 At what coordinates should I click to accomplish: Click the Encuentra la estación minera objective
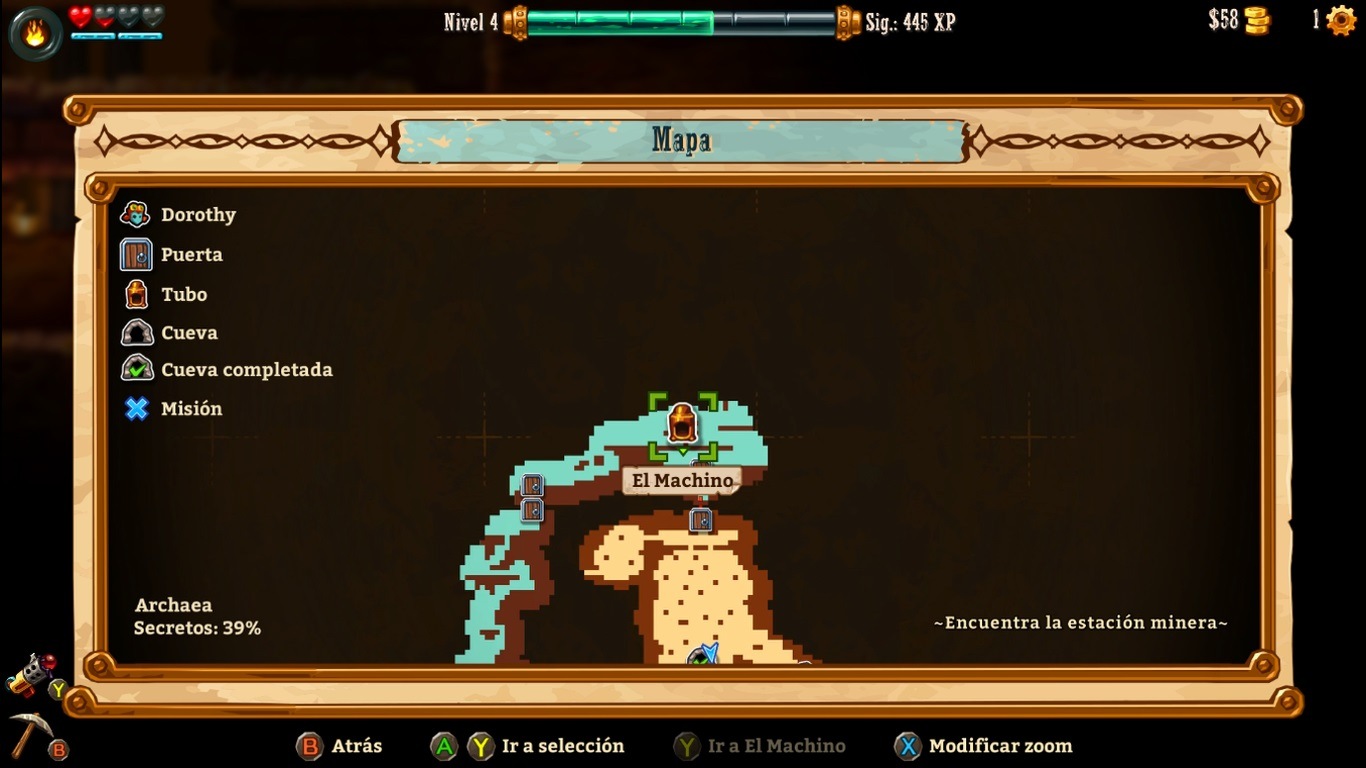point(1081,623)
